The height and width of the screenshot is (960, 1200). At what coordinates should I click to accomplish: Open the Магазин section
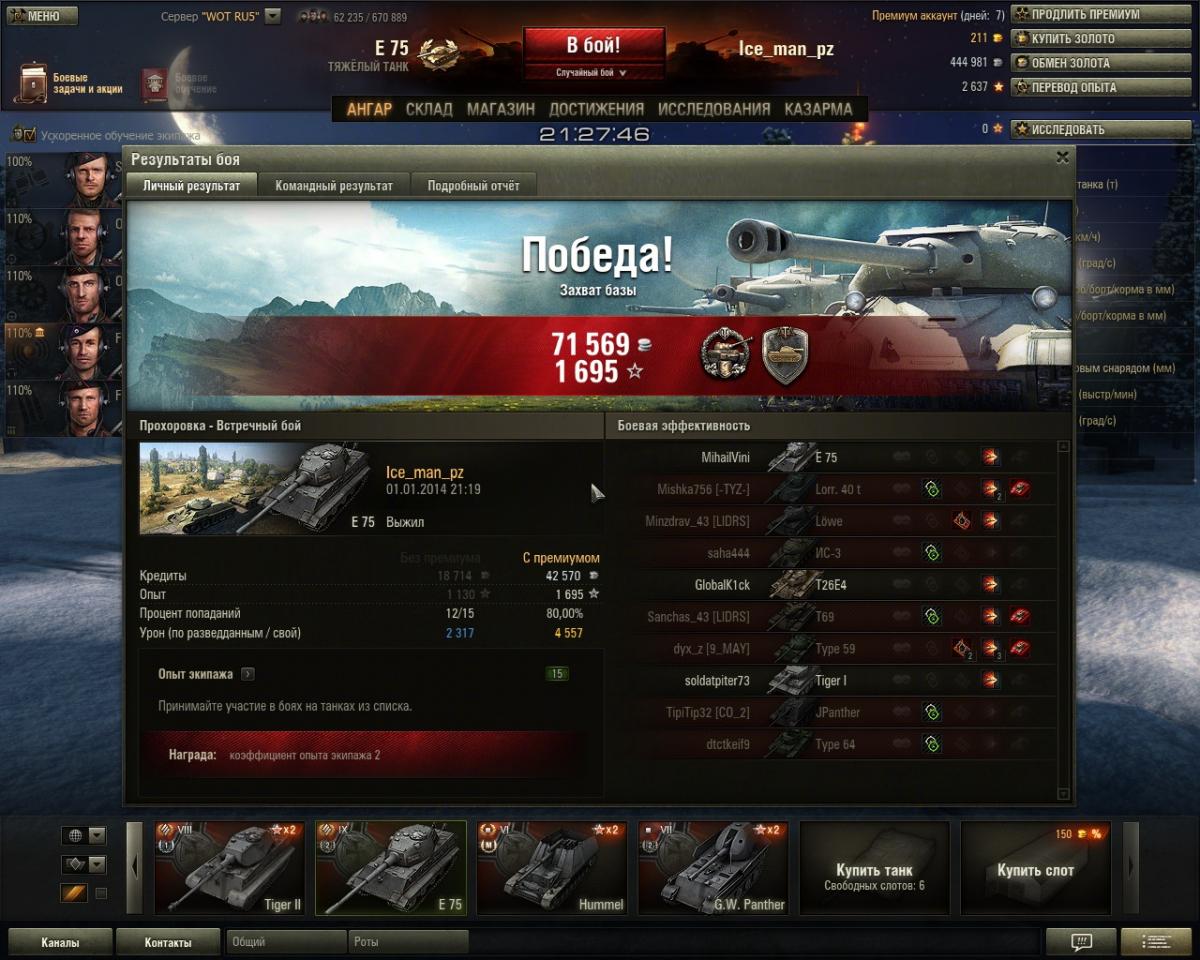(501, 109)
